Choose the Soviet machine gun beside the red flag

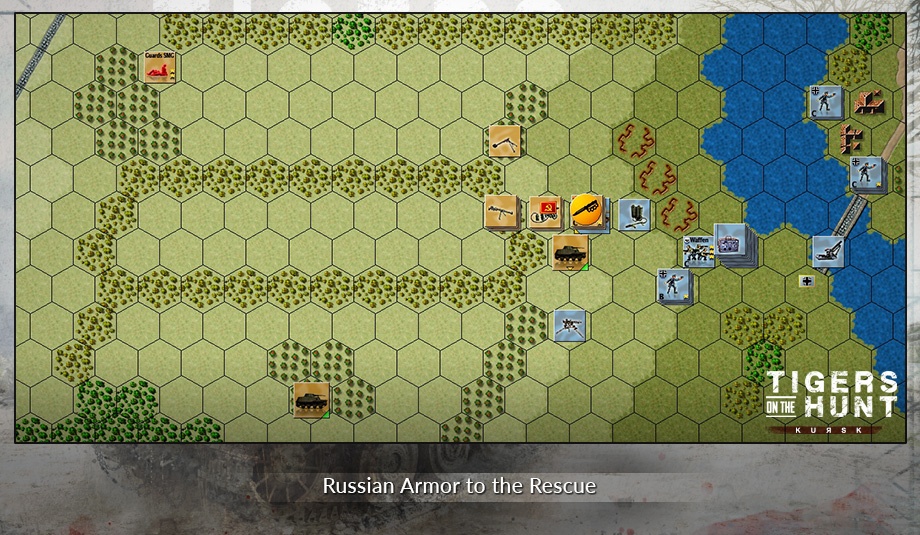point(501,211)
